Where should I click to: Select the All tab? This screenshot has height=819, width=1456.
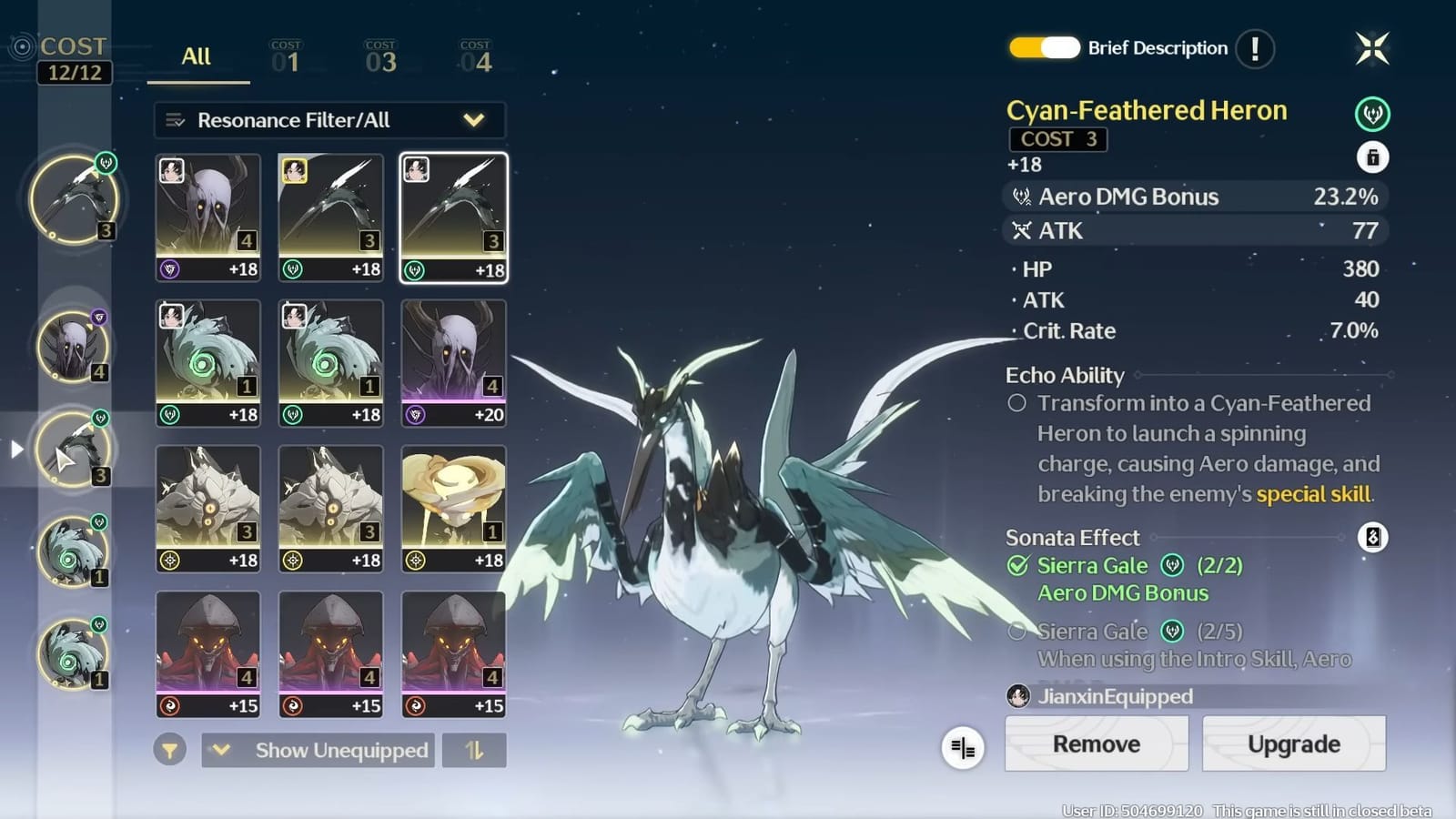click(x=197, y=56)
